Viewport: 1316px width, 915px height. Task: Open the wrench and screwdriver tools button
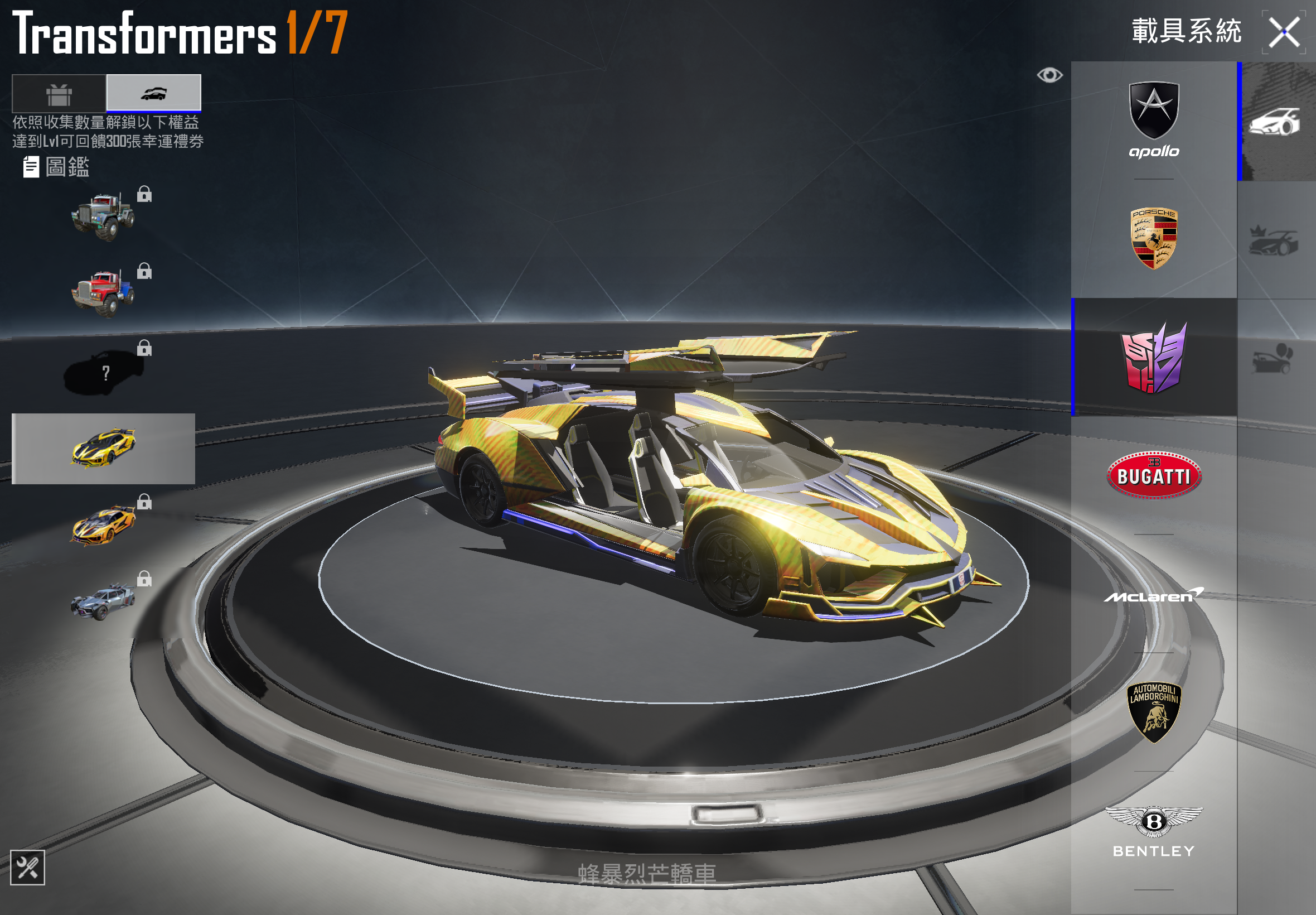click(27, 867)
